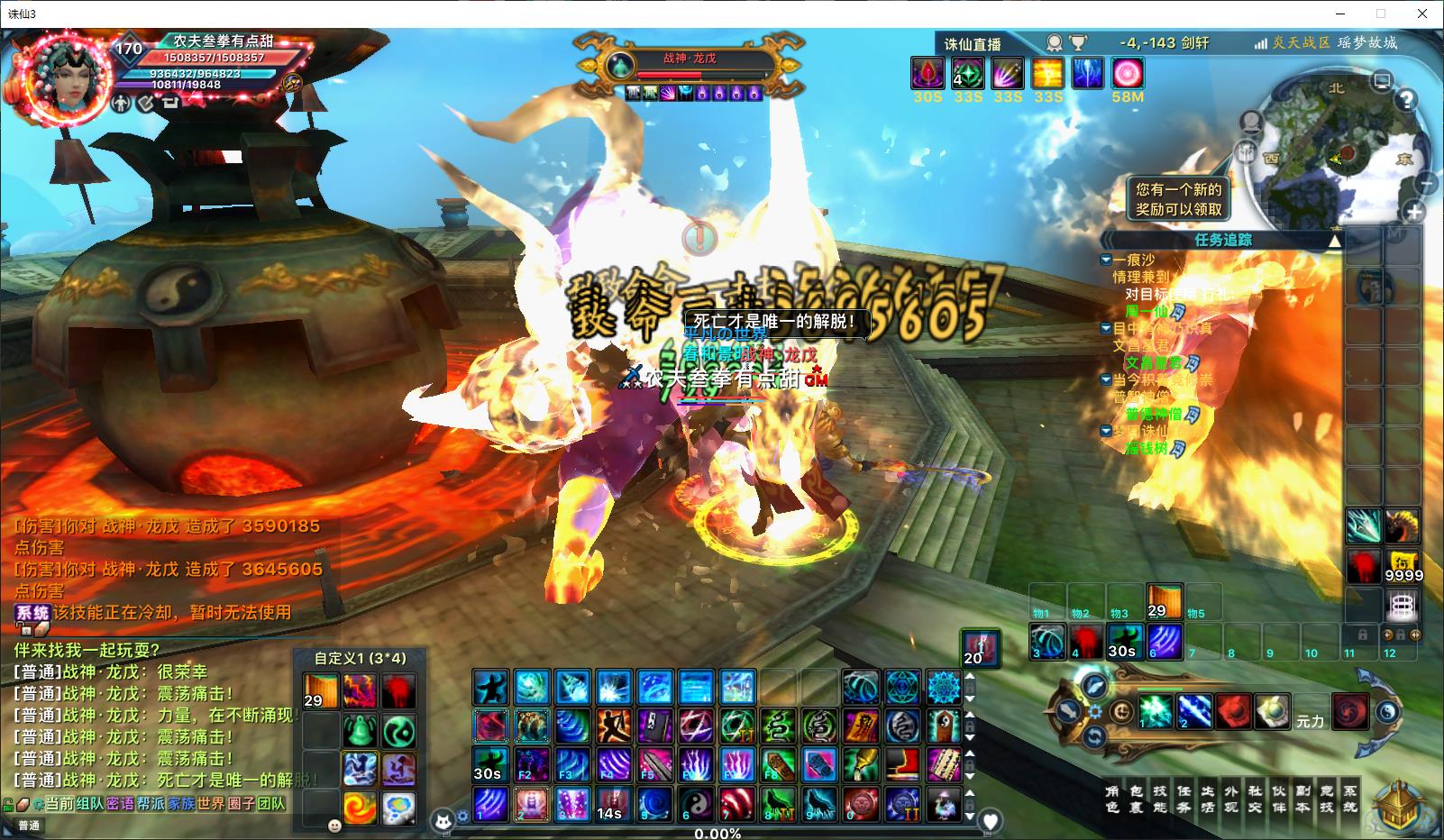Open the 诛仙直播 livestream tab
The image size is (1444, 840).
[x=973, y=43]
